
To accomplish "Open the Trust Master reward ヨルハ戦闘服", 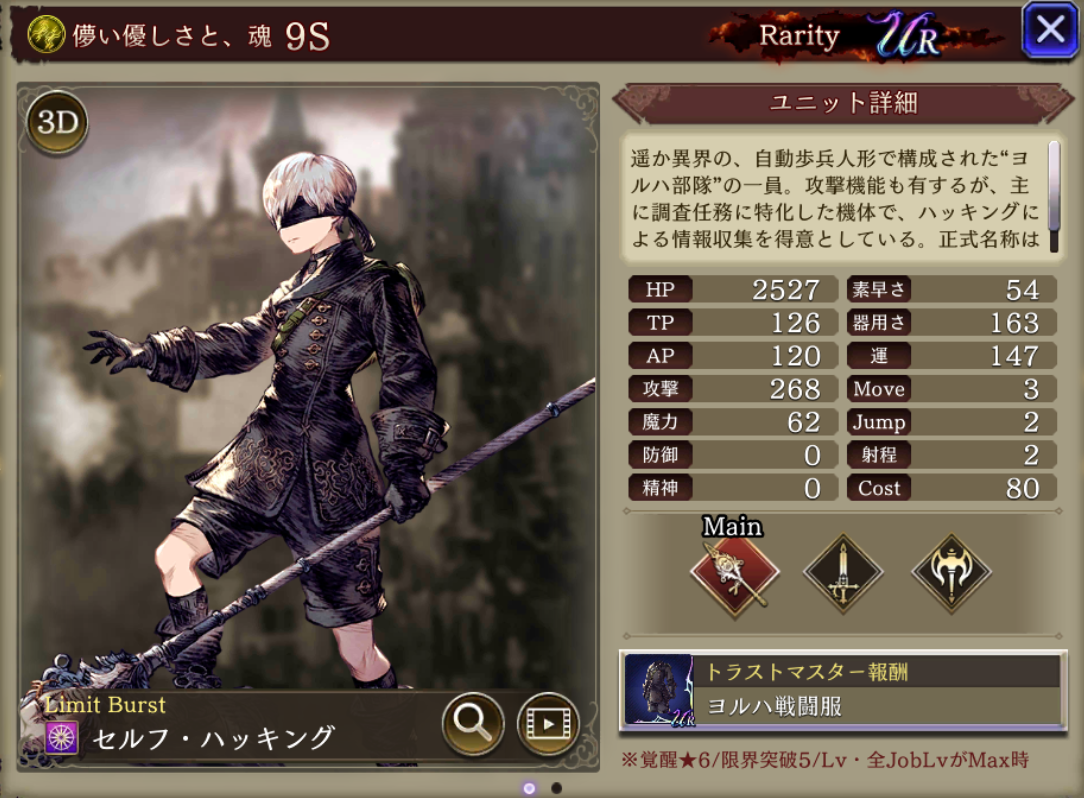I will (x=842, y=689).
